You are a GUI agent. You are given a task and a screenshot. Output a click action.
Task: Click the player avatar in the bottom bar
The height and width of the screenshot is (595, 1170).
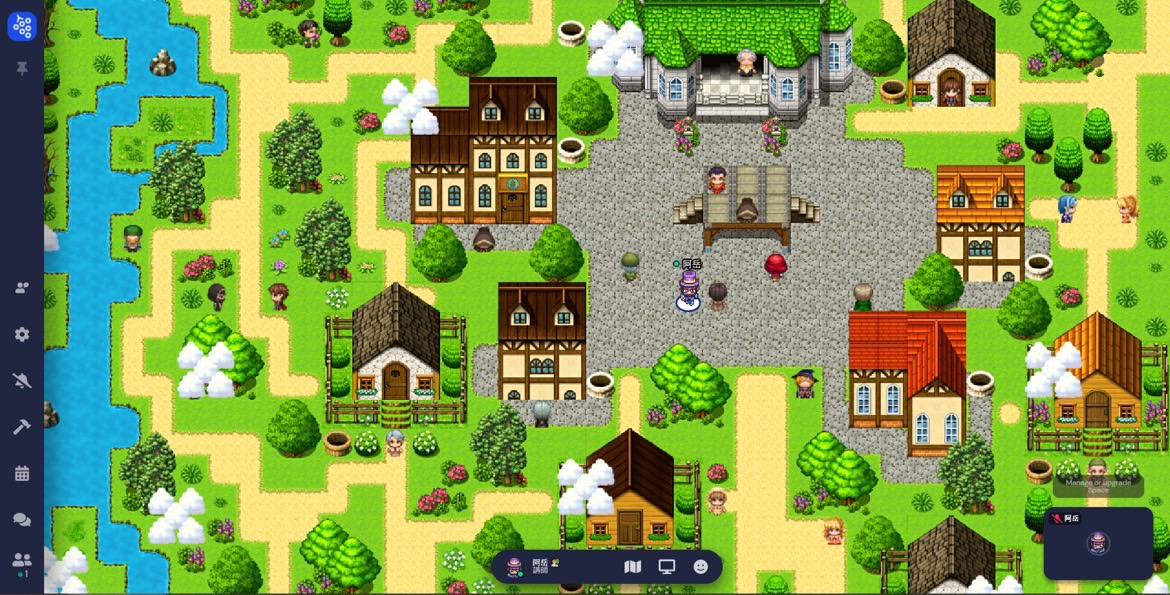pos(514,567)
